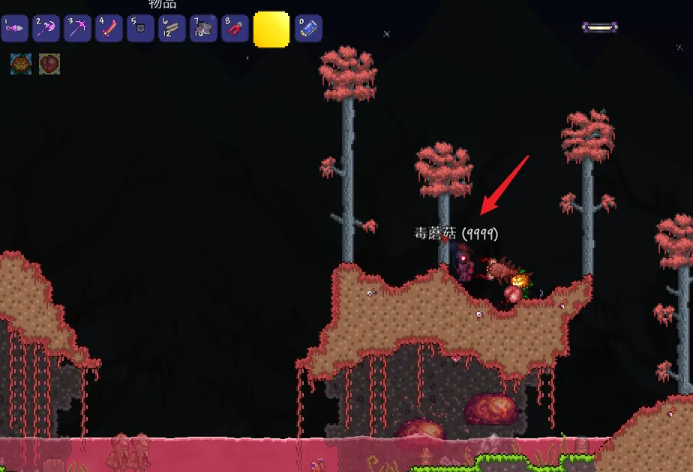Choose the red wire cutter in slot 8
The width and height of the screenshot is (693, 472).
[x=235, y=28]
